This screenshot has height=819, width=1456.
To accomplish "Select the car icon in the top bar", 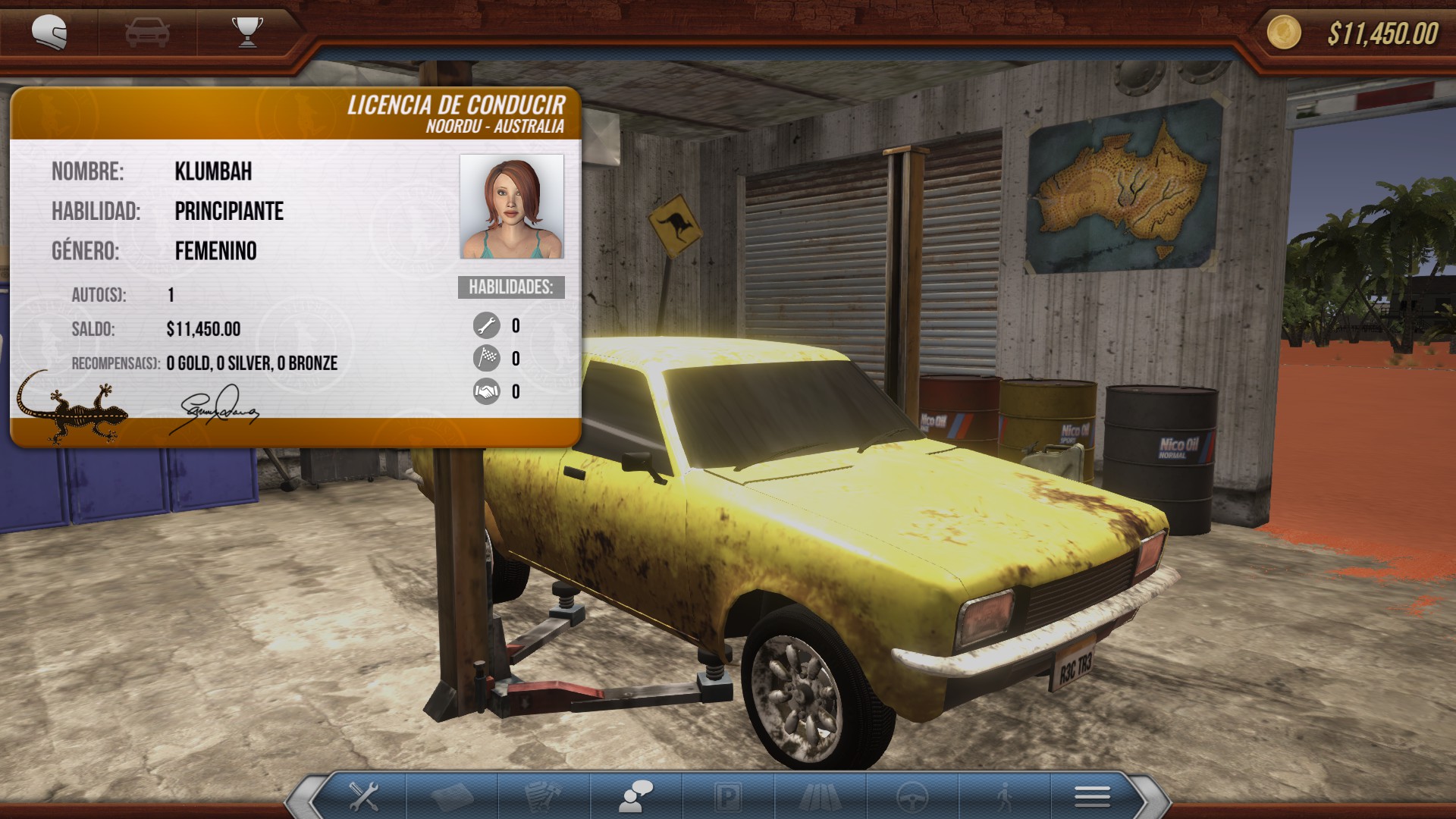I will [x=147, y=30].
